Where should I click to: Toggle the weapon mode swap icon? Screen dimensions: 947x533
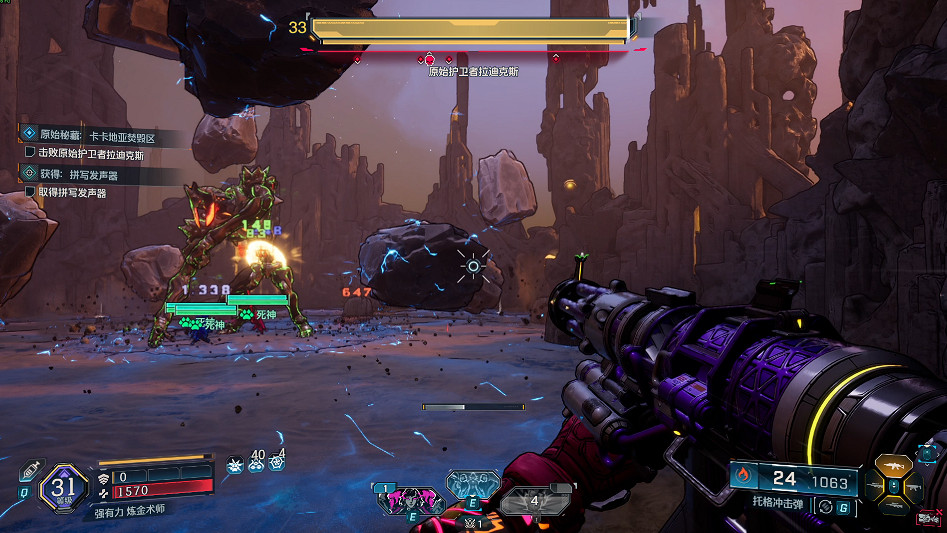(824, 507)
